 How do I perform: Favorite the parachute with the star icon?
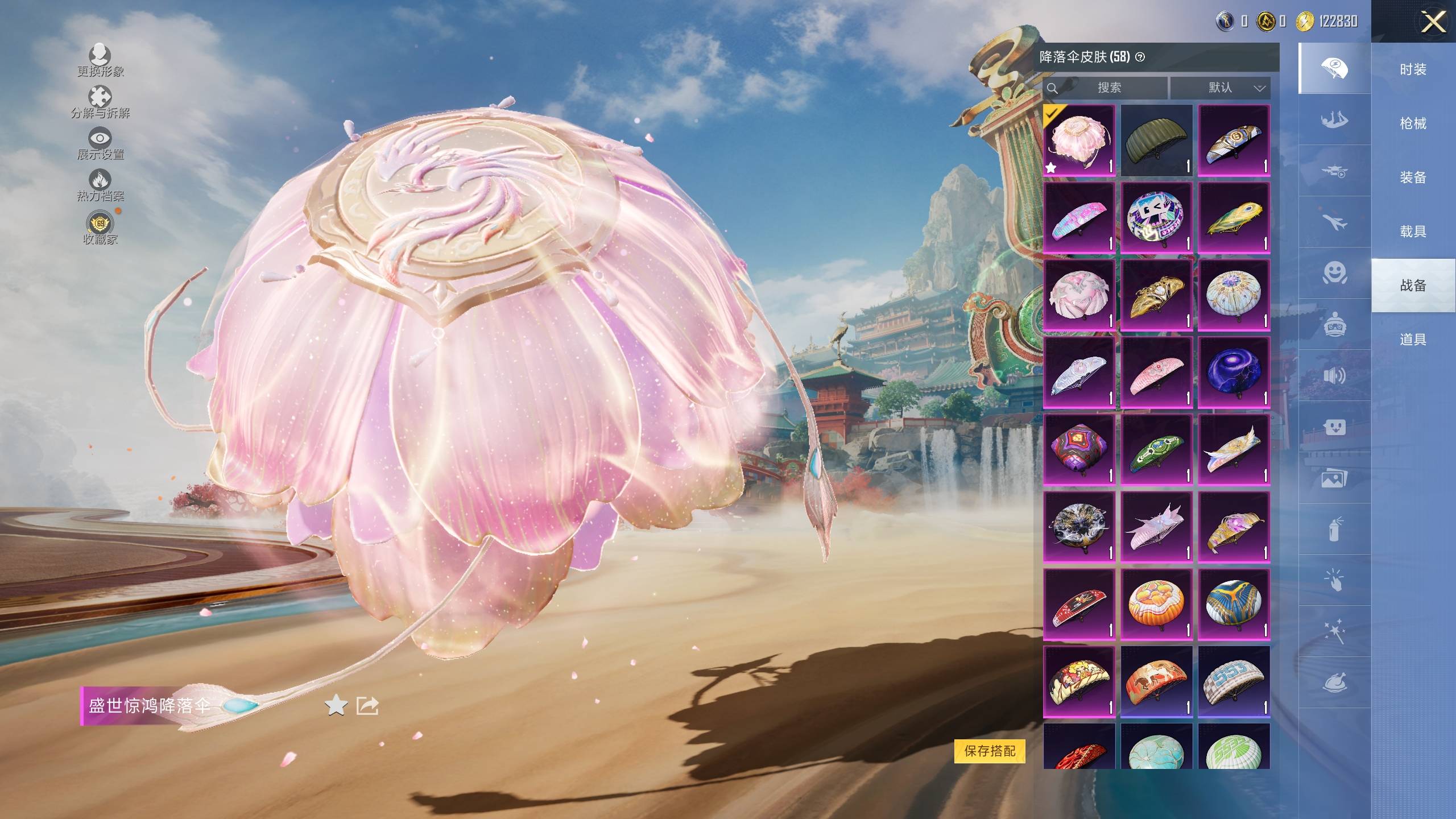coord(336,706)
